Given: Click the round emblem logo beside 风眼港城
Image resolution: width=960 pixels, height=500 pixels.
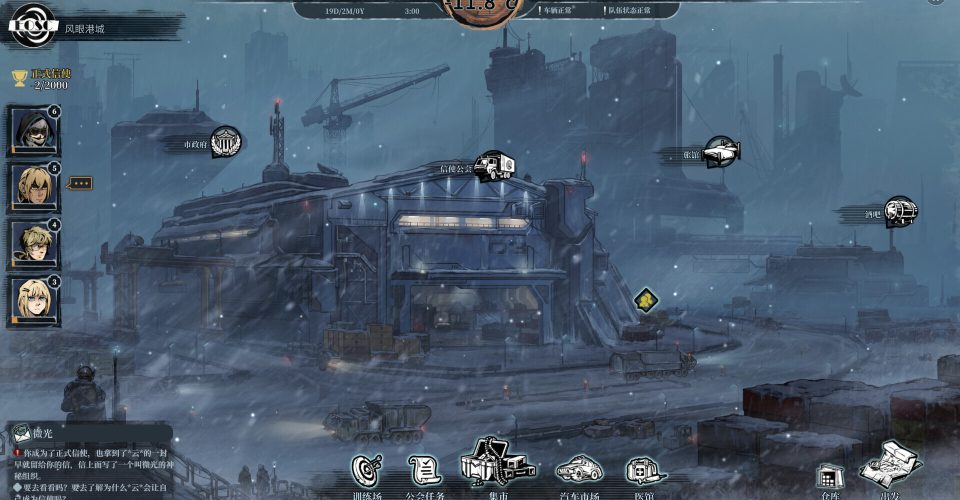Looking at the screenshot, I should 30,27.
